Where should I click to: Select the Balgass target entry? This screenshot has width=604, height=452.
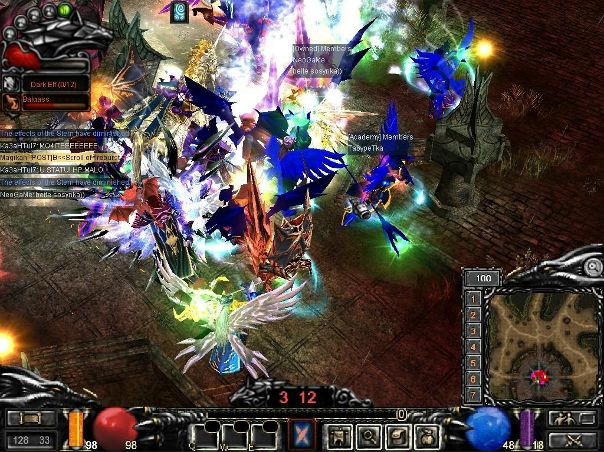tap(40, 101)
